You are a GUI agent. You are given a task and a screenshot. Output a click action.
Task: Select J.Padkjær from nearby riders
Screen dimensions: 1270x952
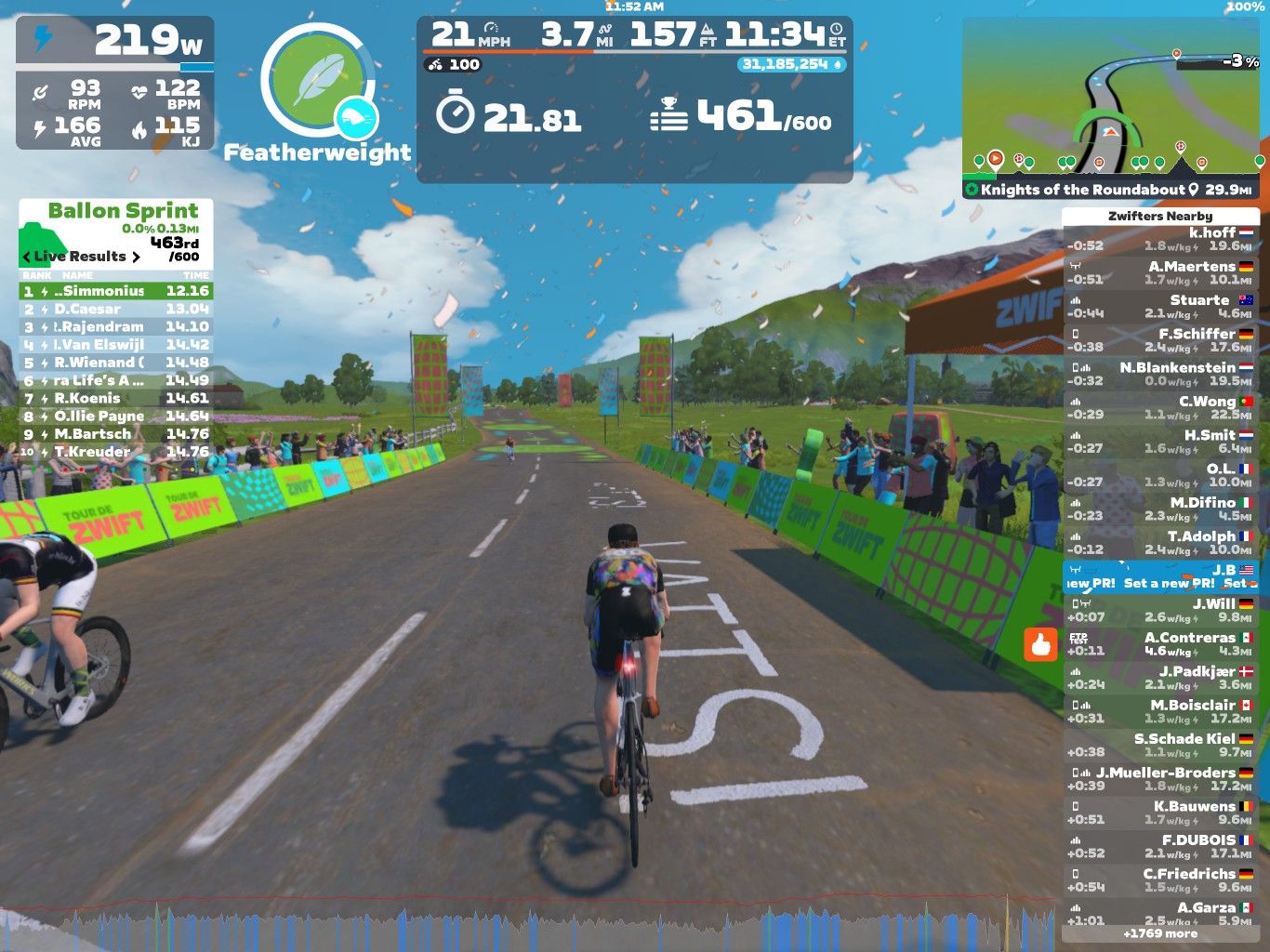tap(1159, 677)
